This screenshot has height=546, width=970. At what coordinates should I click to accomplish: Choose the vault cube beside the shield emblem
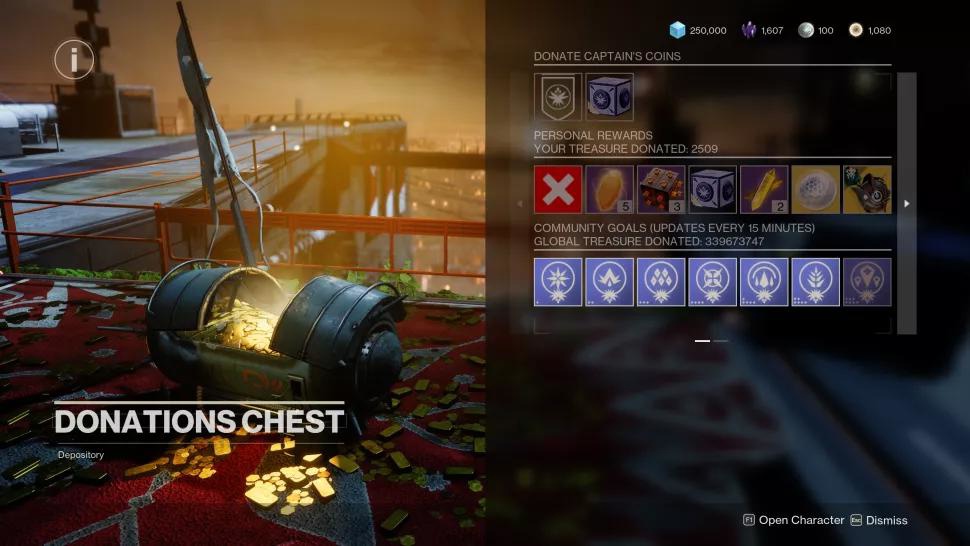pyautogui.click(x=609, y=97)
